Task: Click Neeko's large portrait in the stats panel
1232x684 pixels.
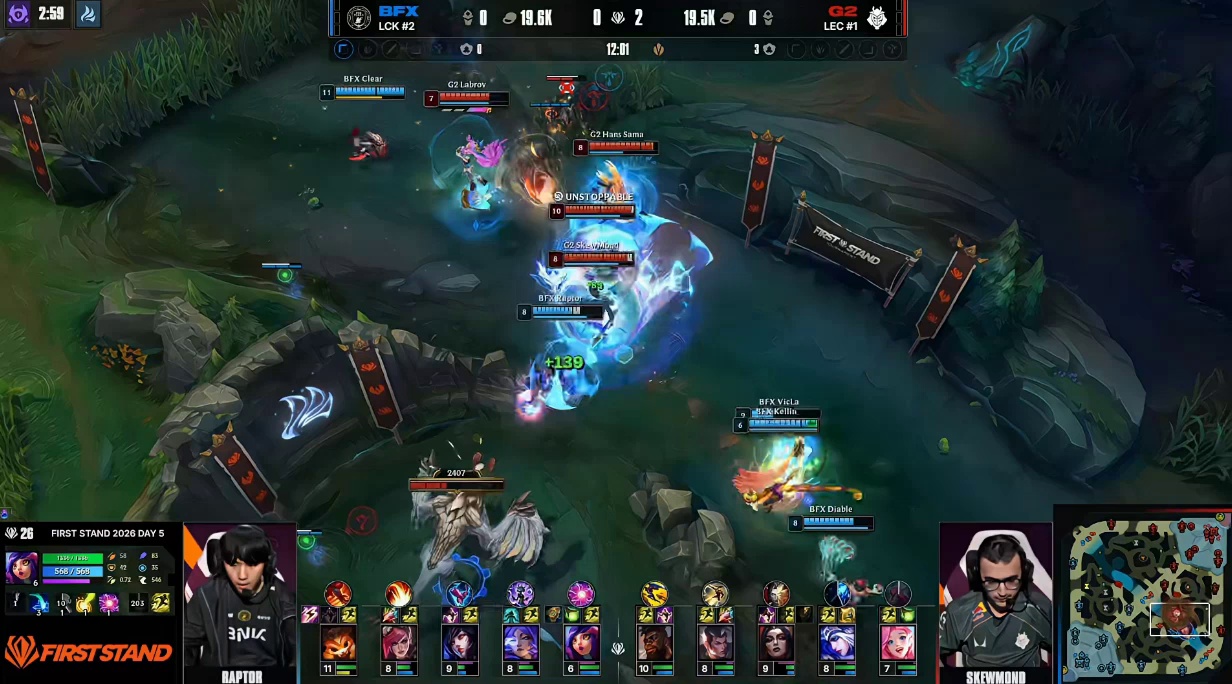Action: click(x=22, y=567)
